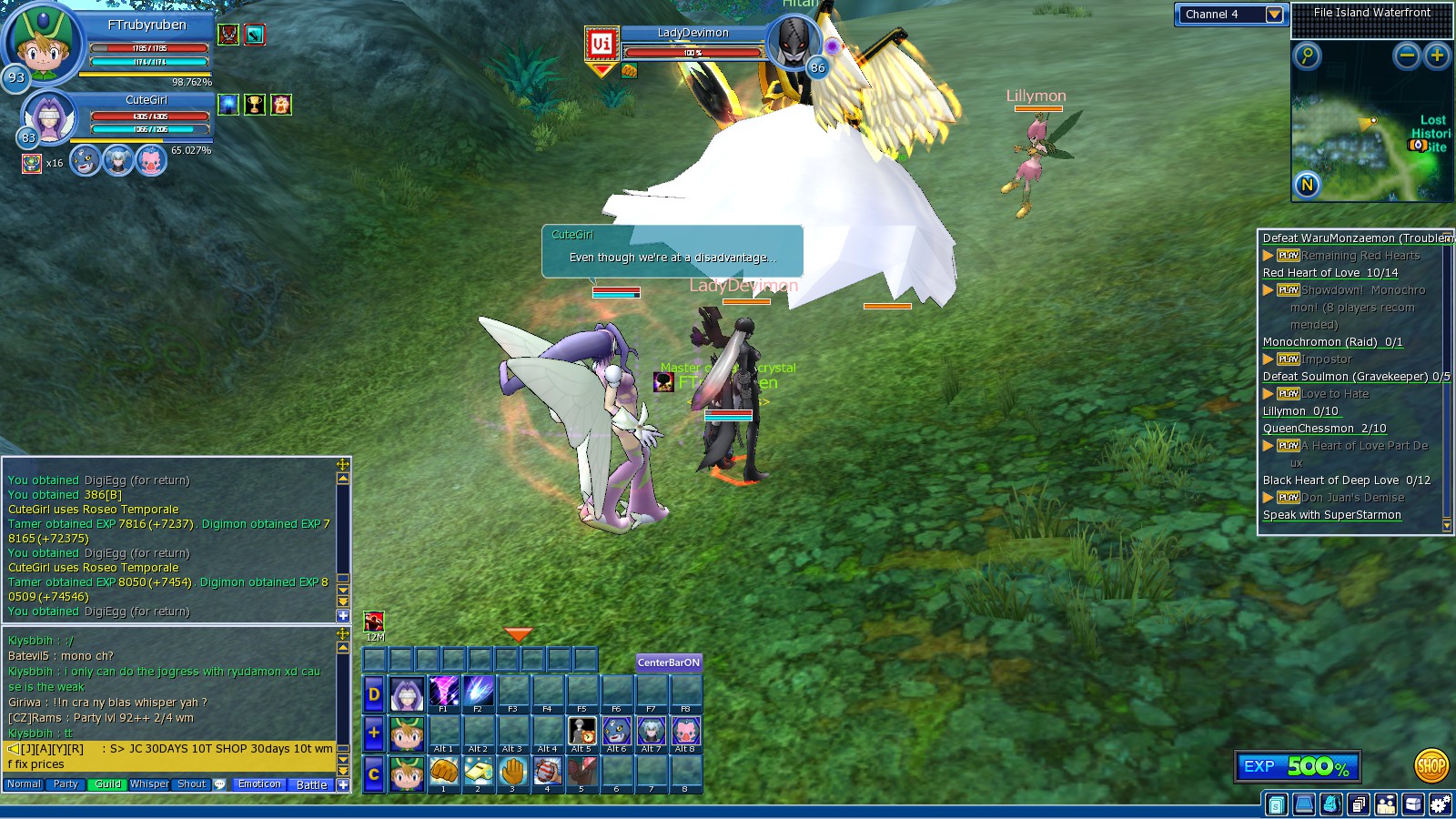Expand the chat window with the plus button
Viewport: 1456px width, 819px height.
[341, 784]
